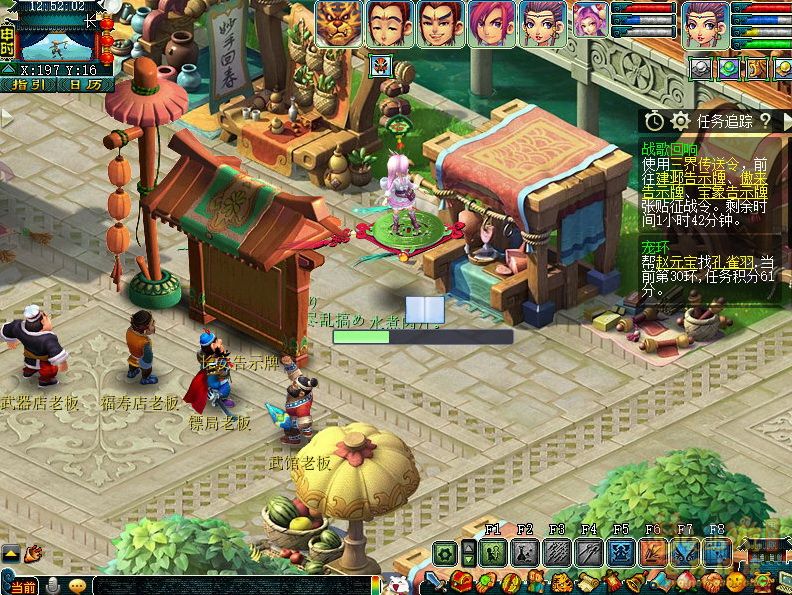Click the quest tracker question mark help
Viewport: 792px width, 595px height.
[765, 121]
